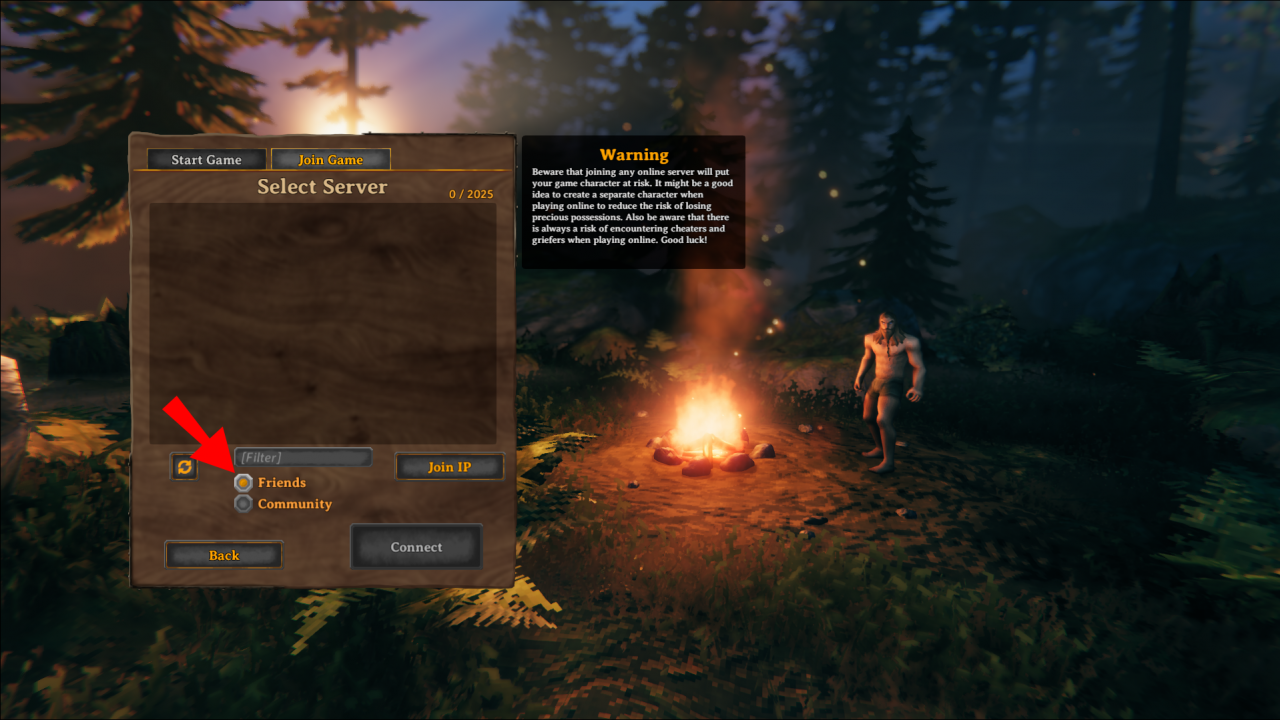Select the Friends server filter

(243, 482)
